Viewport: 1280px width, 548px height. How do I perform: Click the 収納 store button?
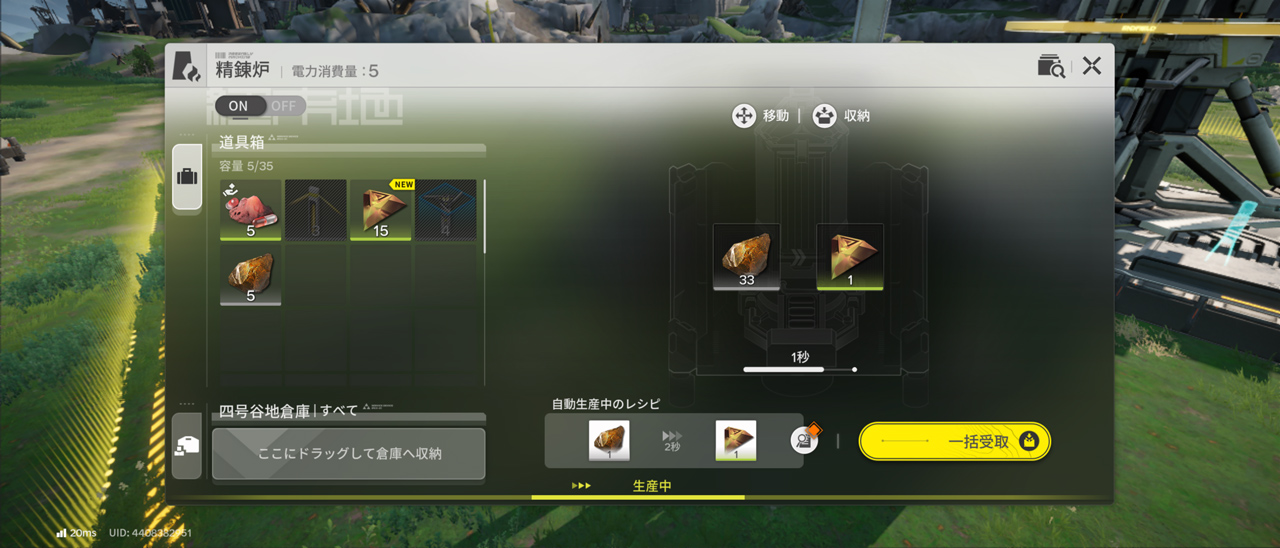click(841, 116)
